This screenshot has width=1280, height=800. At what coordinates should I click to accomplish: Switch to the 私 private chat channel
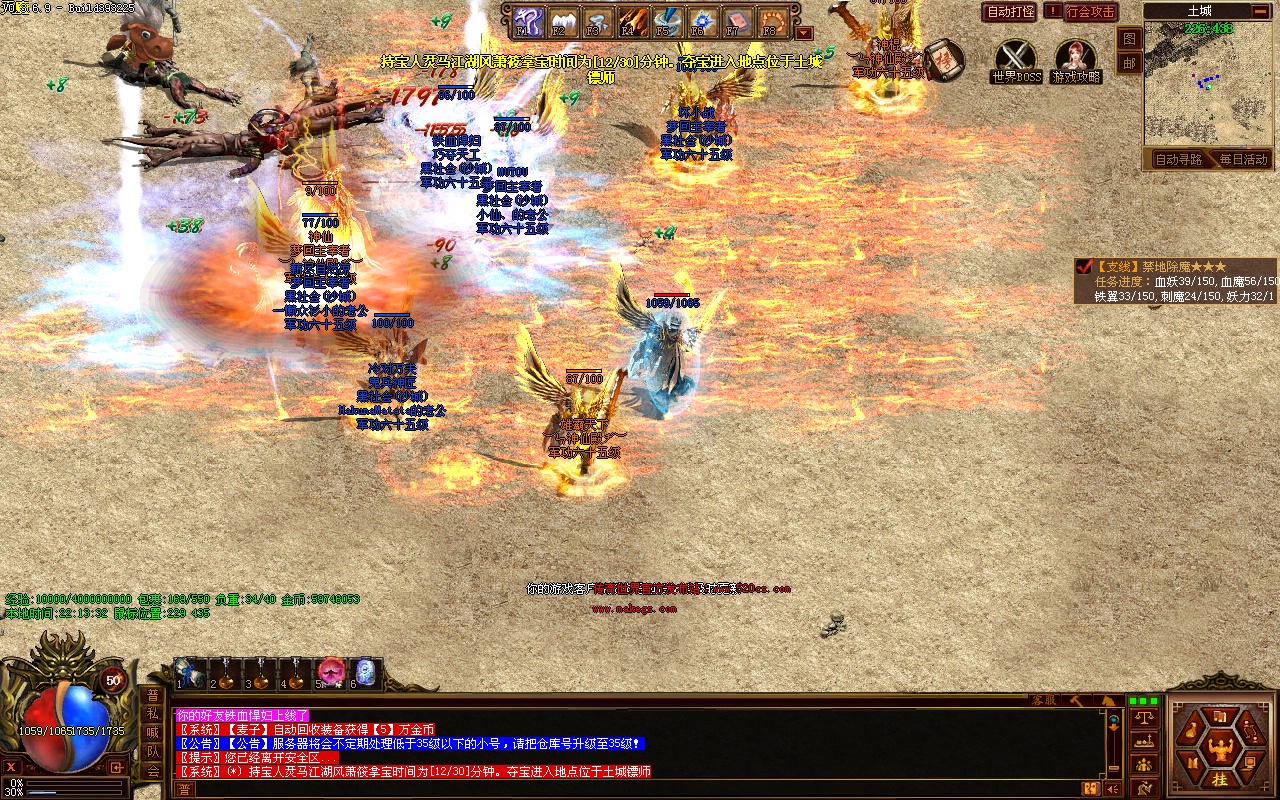(x=153, y=714)
